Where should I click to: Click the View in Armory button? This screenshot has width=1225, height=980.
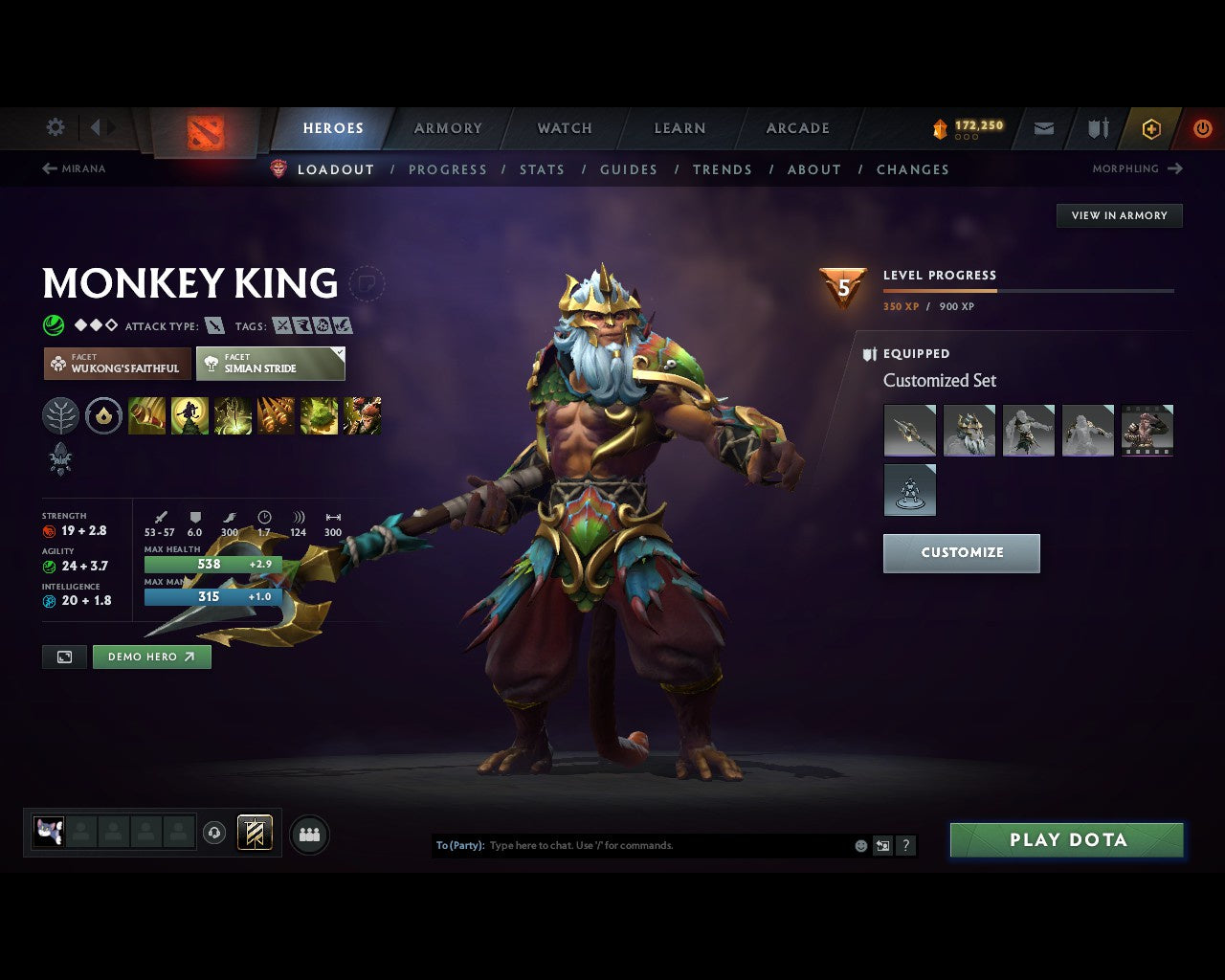pyautogui.click(x=1119, y=215)
